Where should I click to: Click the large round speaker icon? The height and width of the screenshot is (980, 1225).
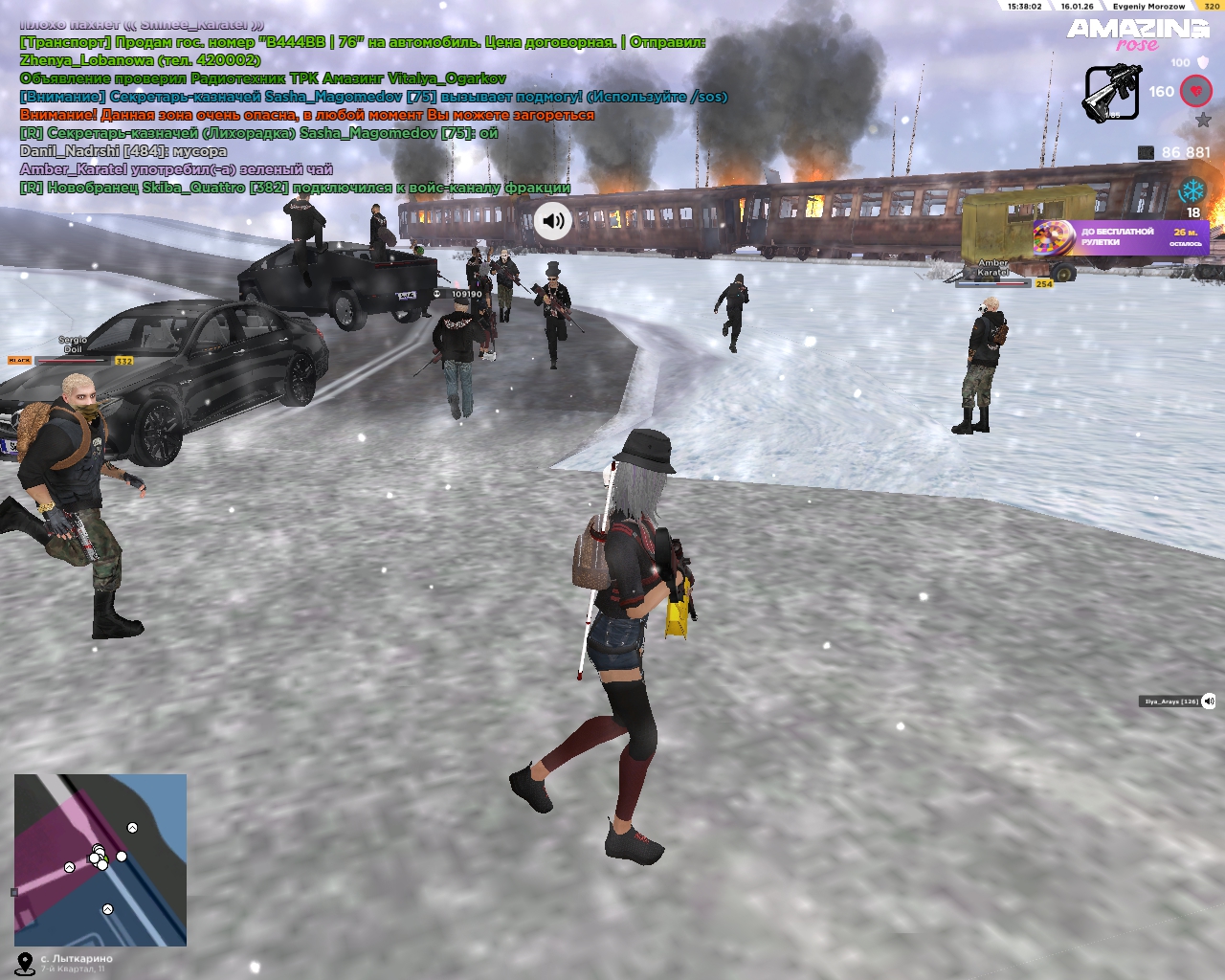(552, 221)
